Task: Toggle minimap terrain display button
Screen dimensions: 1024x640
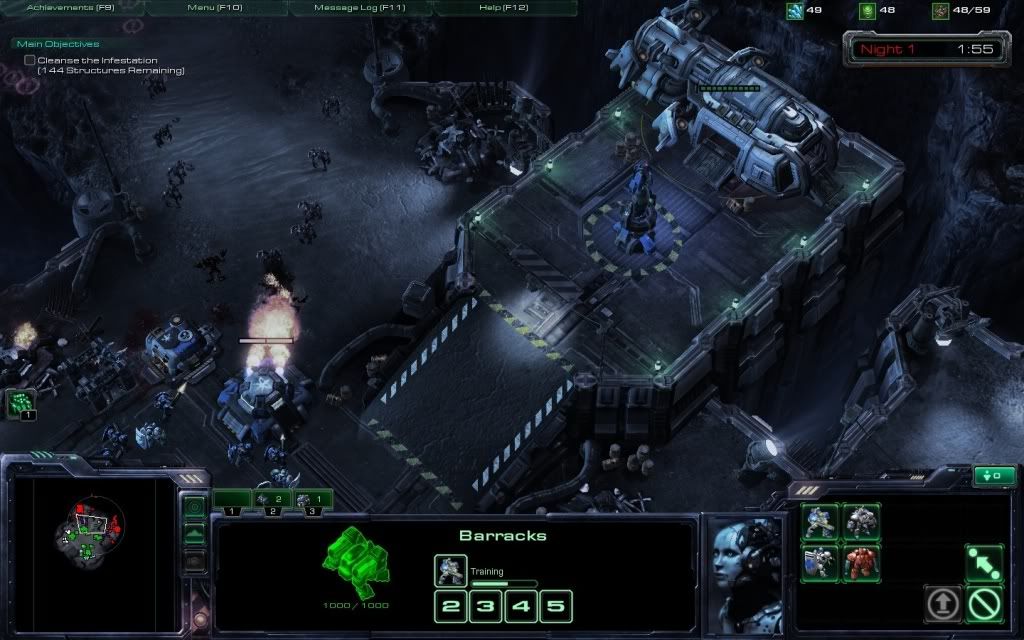Action: click(195, 534)
